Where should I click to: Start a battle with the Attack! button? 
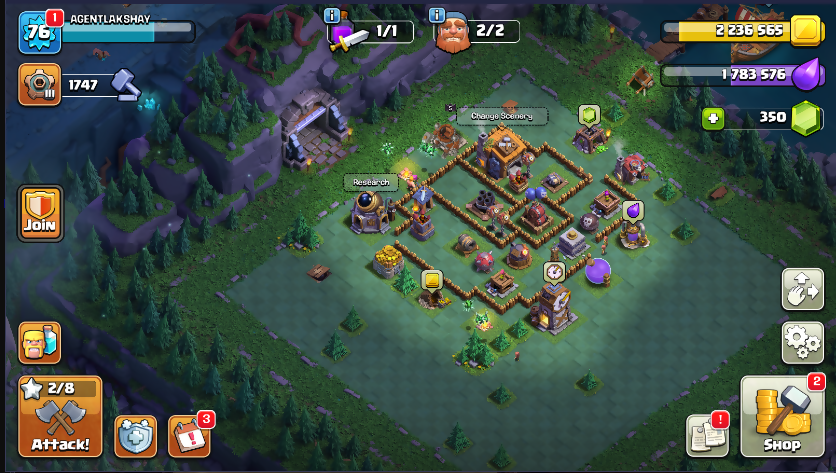pyautogui.click(x=60, y=417)
